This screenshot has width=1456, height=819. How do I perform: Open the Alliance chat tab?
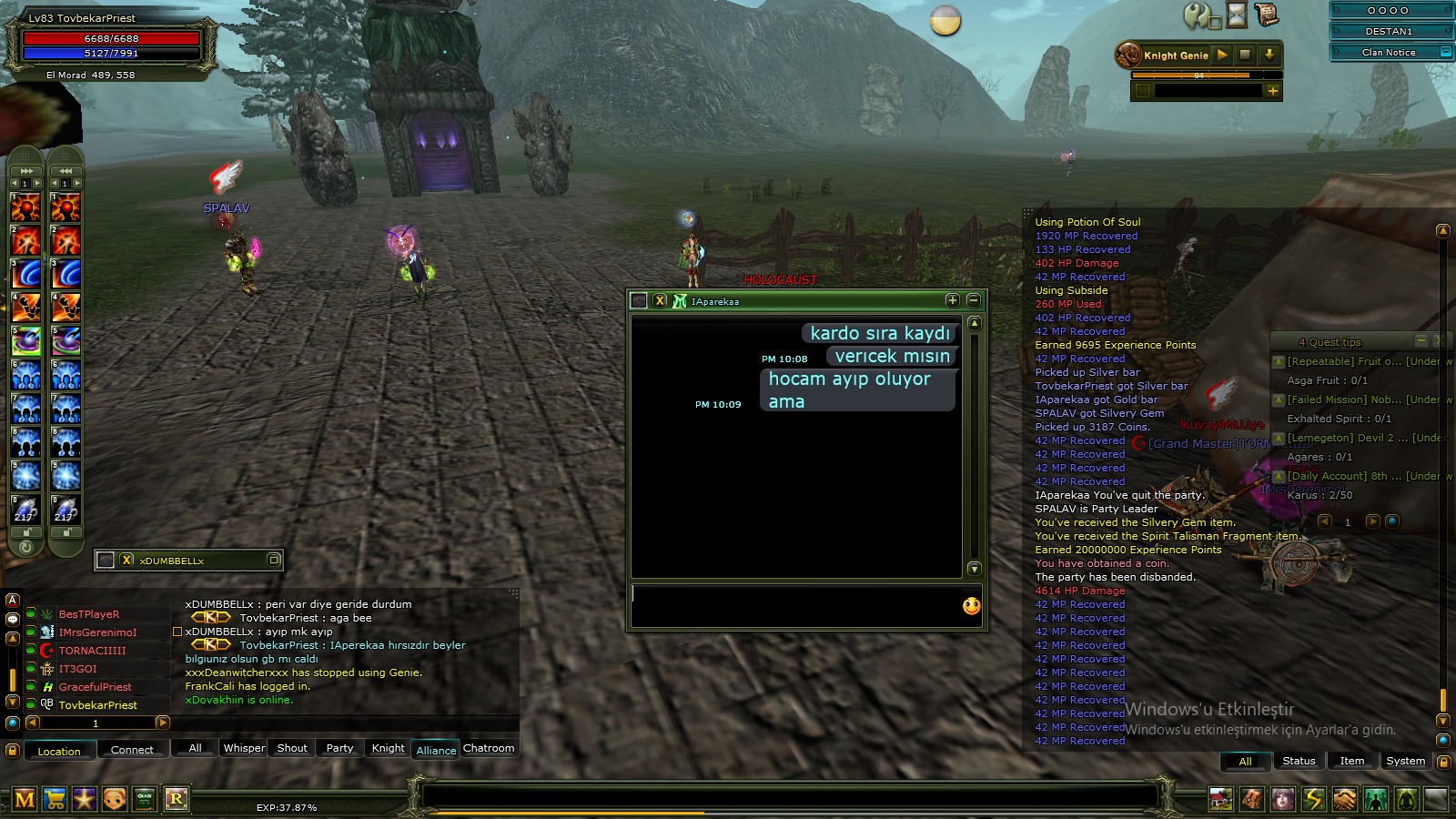click(x=436, y=750)
